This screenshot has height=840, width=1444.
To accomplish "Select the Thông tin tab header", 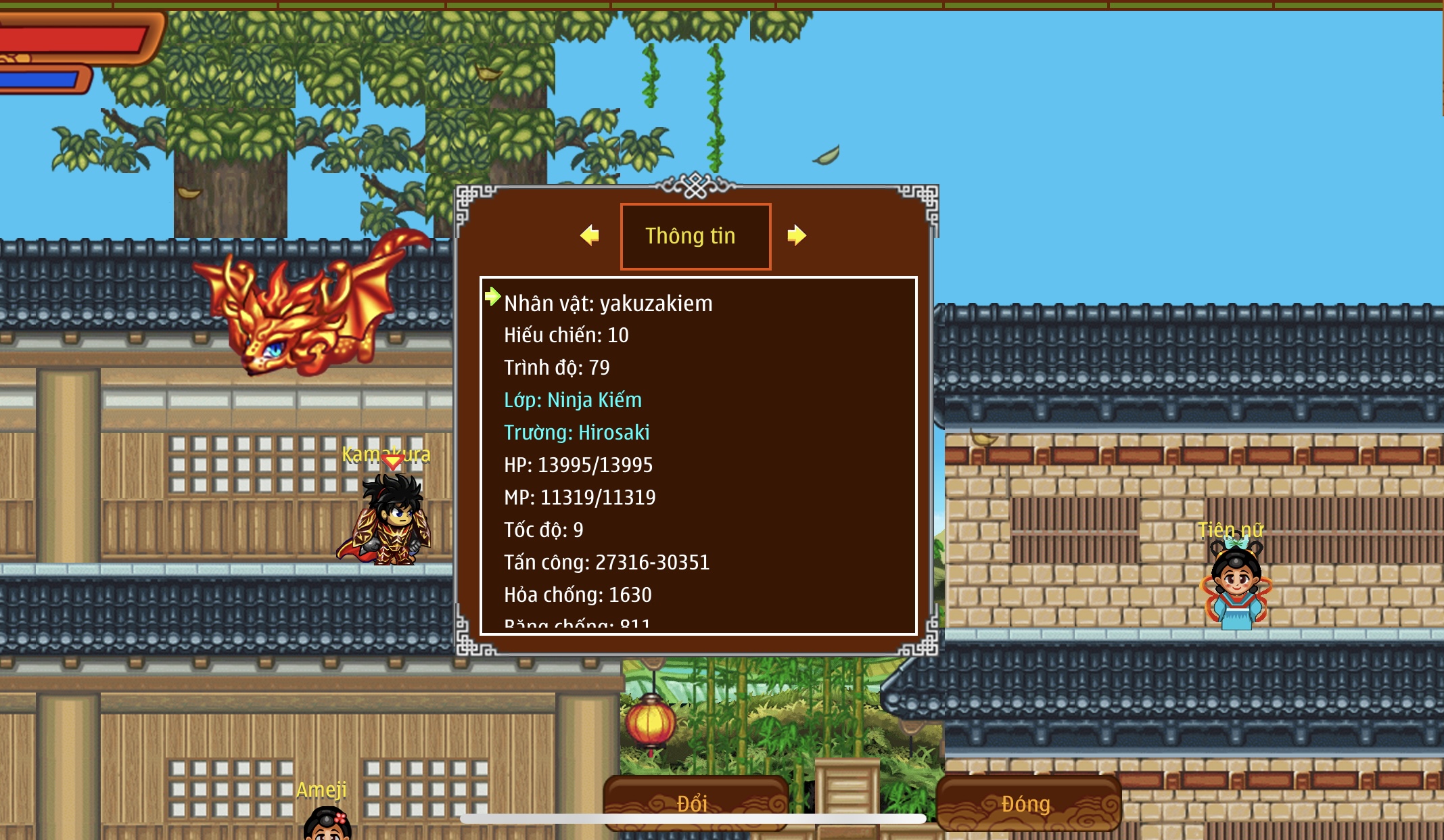I will point(695,236).
